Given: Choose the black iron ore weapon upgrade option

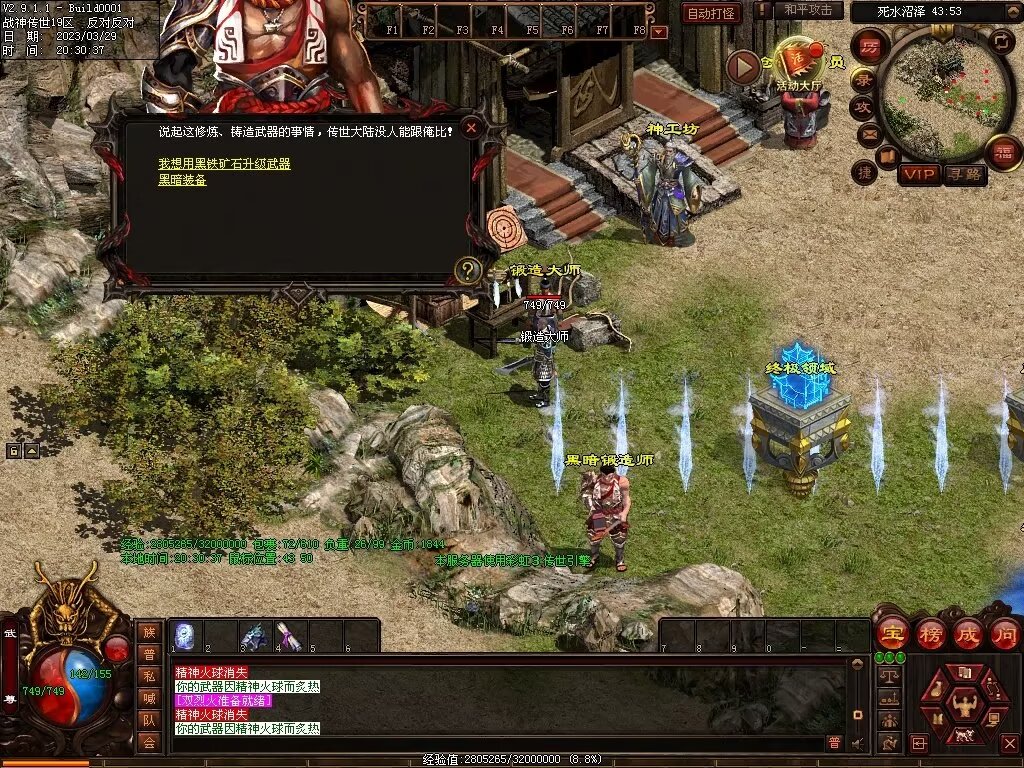Looking at the screenshot, I should pyautogui.click(x=224, y=163).
